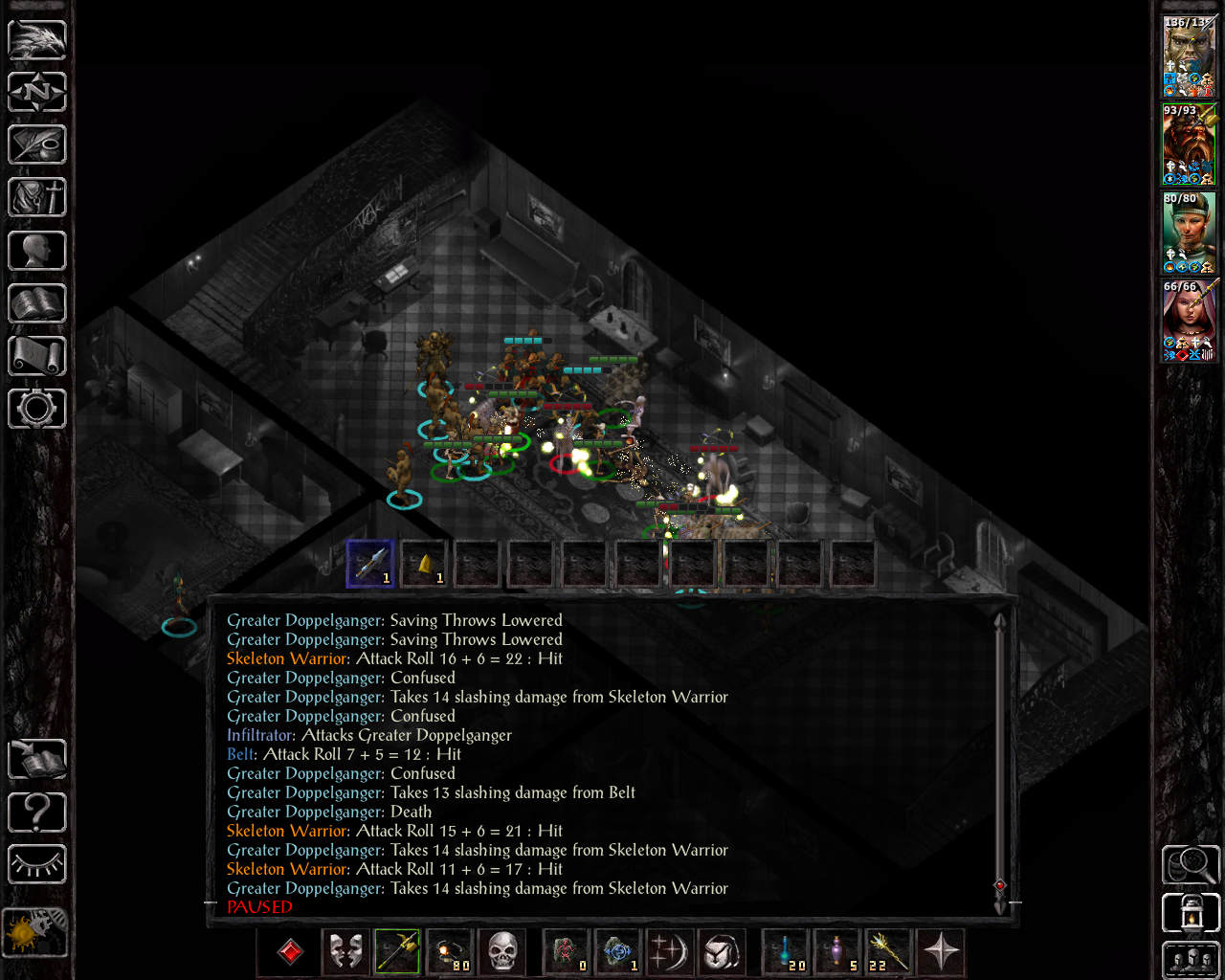Image resolution: width=1225 pixels, height=980 pixels.
Task: Toggle party AI with the lantern icon
Action: coord(1190,912)
